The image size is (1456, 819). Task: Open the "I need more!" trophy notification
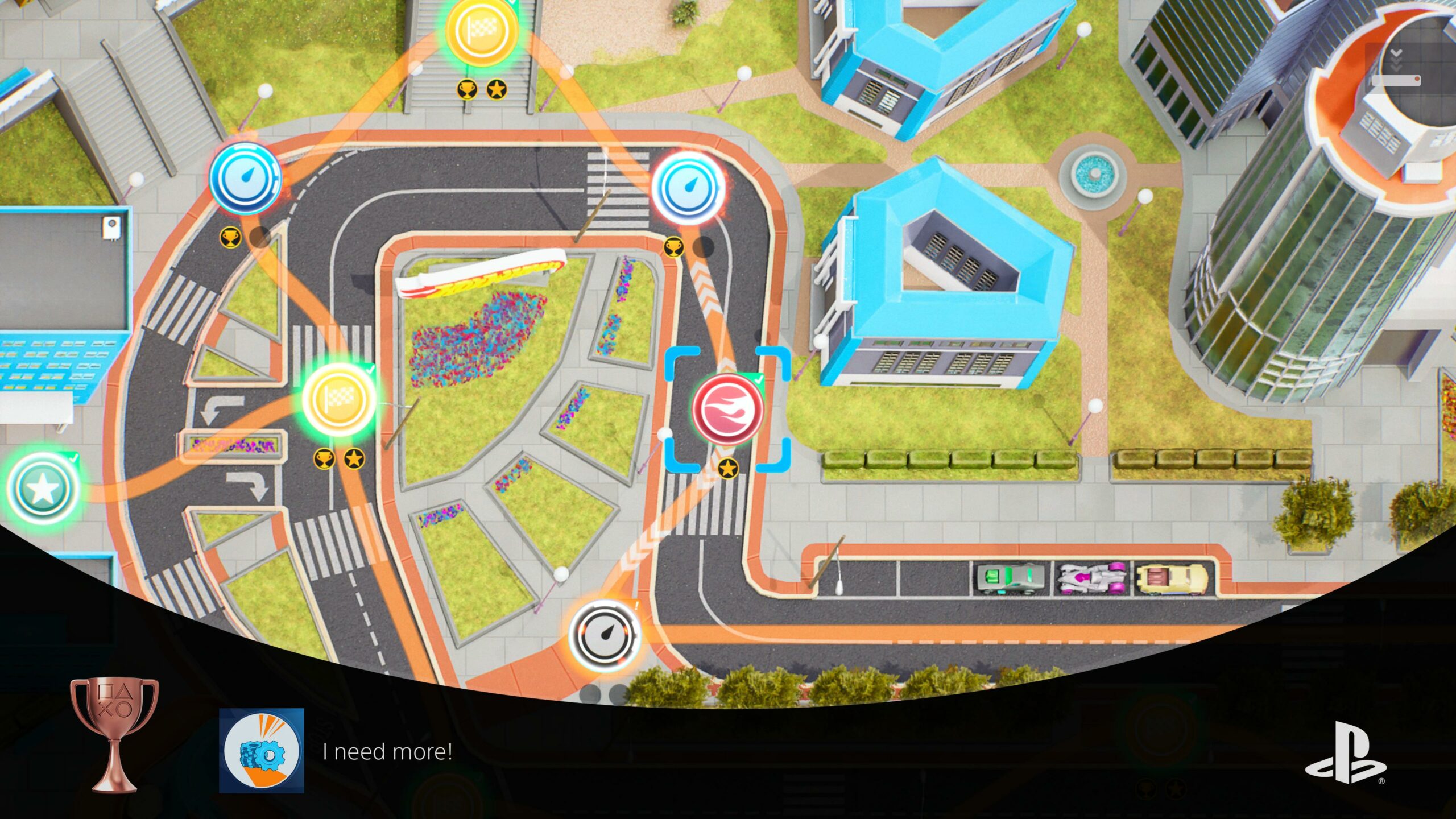tap(387, 751)
